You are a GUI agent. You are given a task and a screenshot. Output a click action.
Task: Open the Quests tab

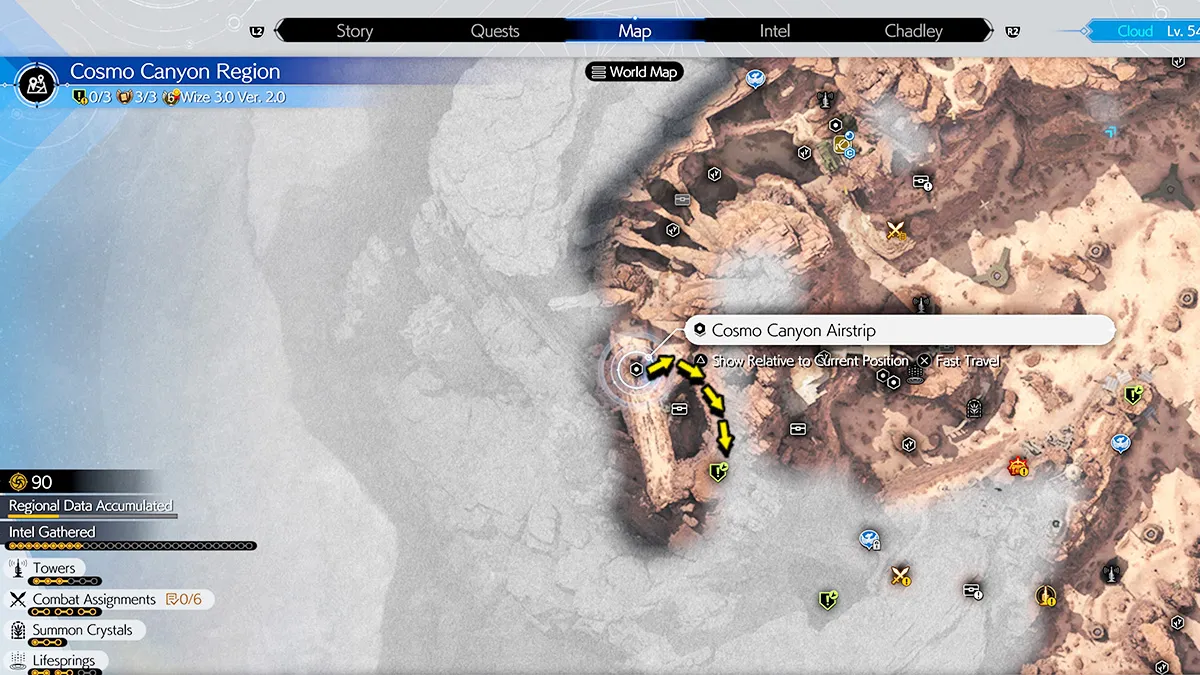point(495,31)
